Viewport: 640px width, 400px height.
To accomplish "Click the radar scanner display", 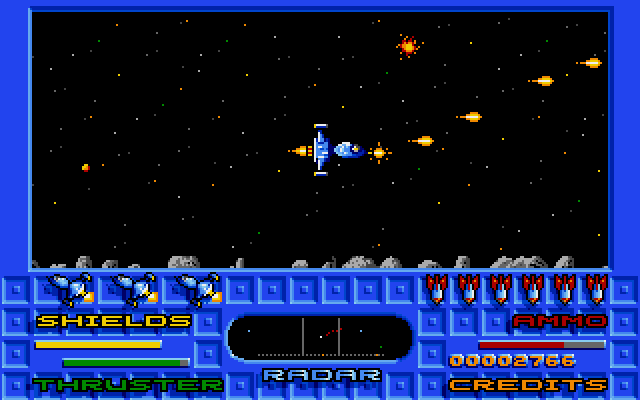I will (320, 337).
